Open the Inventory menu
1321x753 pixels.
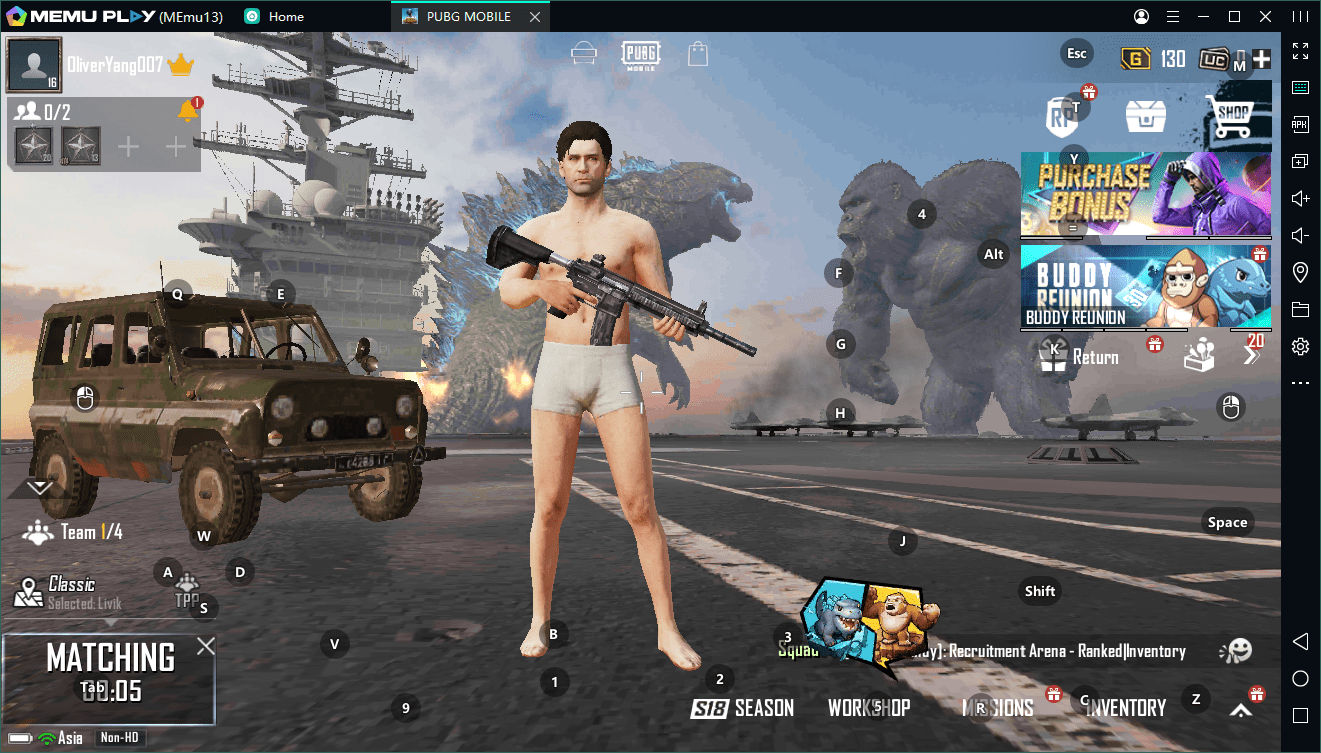[x=1125, y=708]
